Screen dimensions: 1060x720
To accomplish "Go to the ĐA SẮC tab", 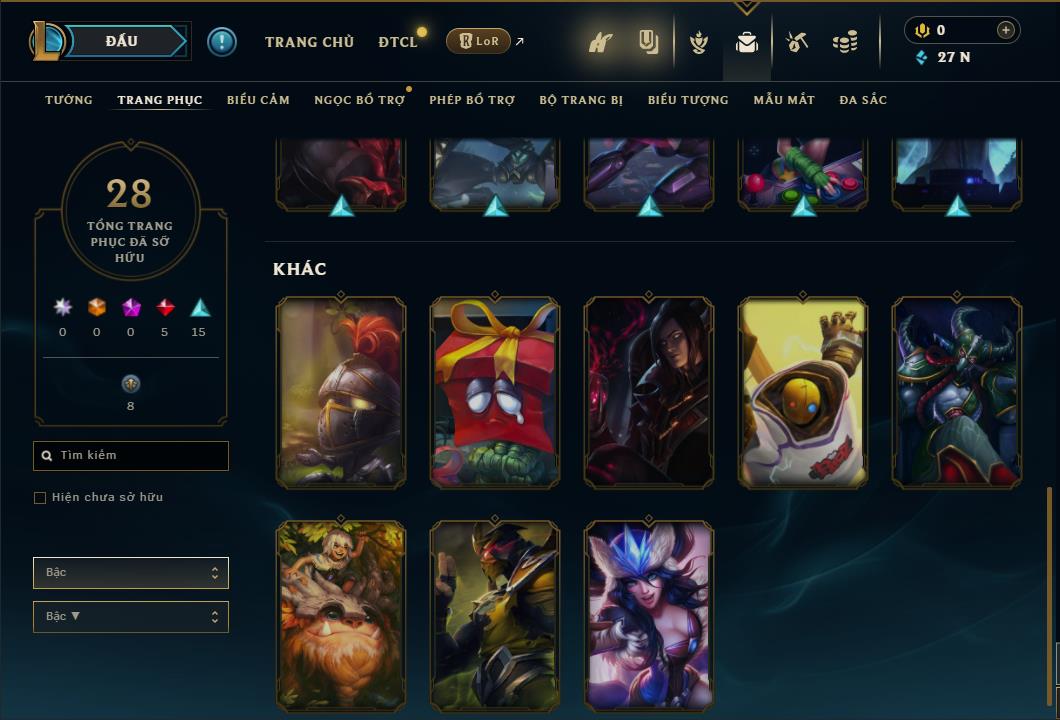I will point(863,100).
